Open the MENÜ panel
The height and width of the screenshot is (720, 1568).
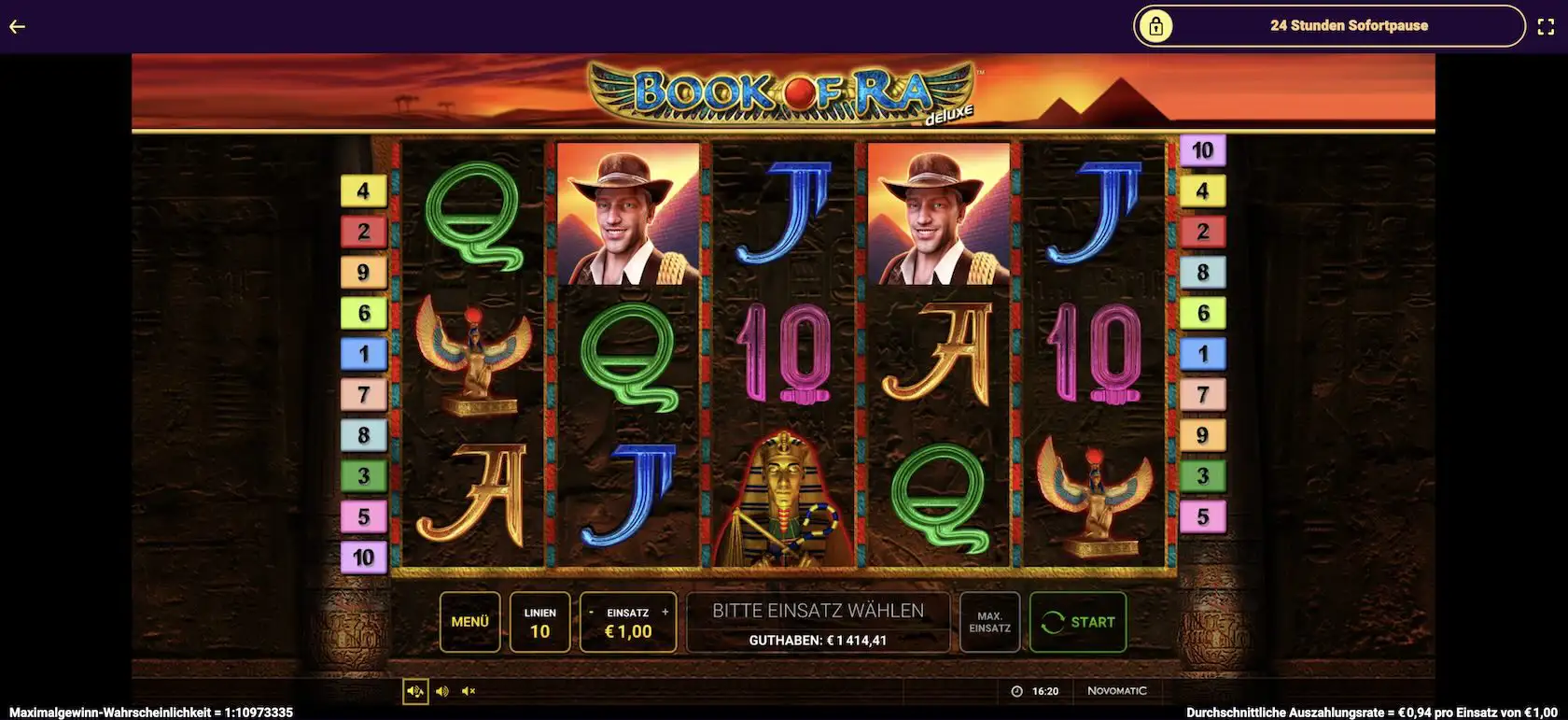pos(470,621)
